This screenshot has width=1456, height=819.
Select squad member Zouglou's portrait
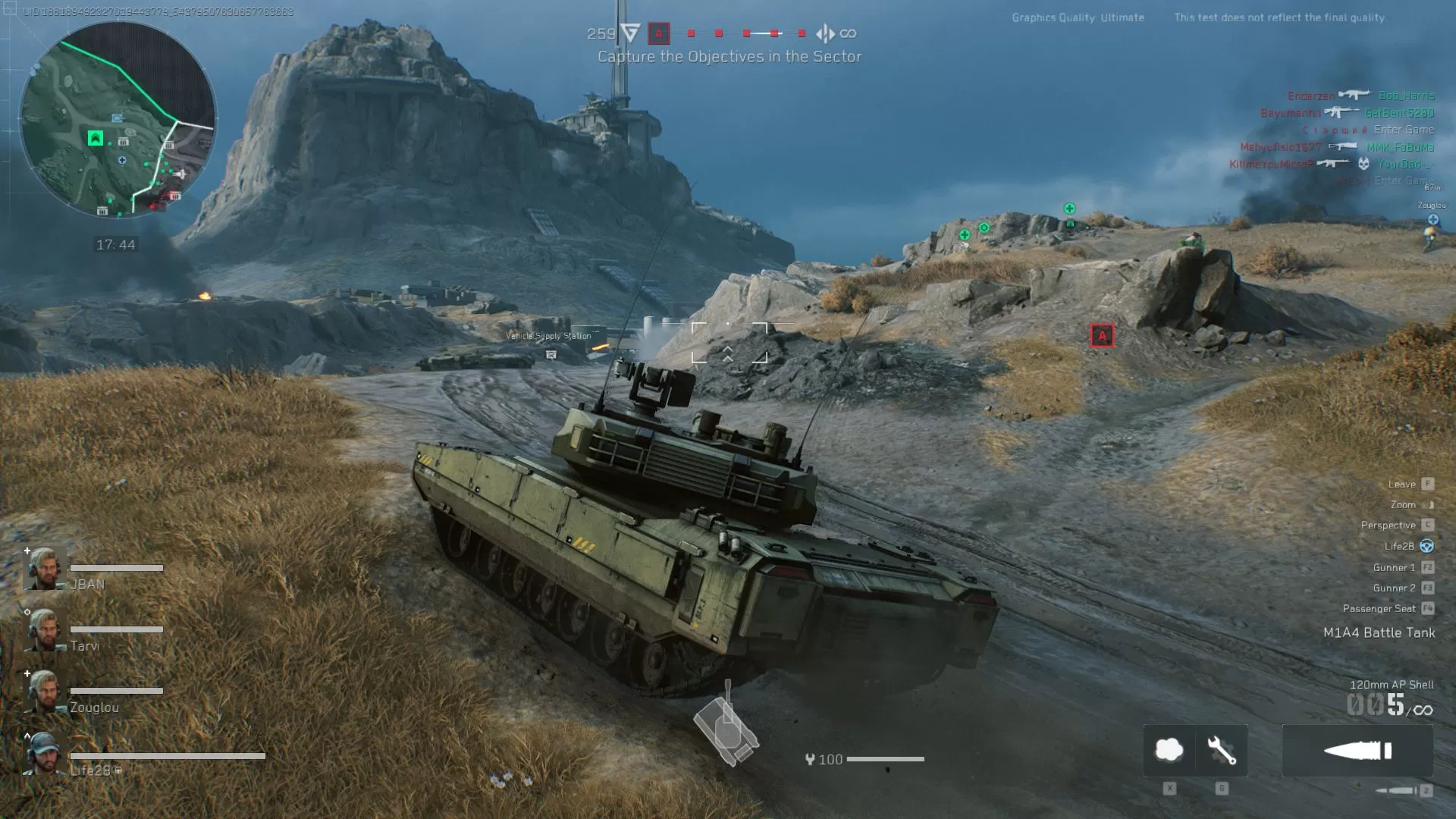(44, 692)
